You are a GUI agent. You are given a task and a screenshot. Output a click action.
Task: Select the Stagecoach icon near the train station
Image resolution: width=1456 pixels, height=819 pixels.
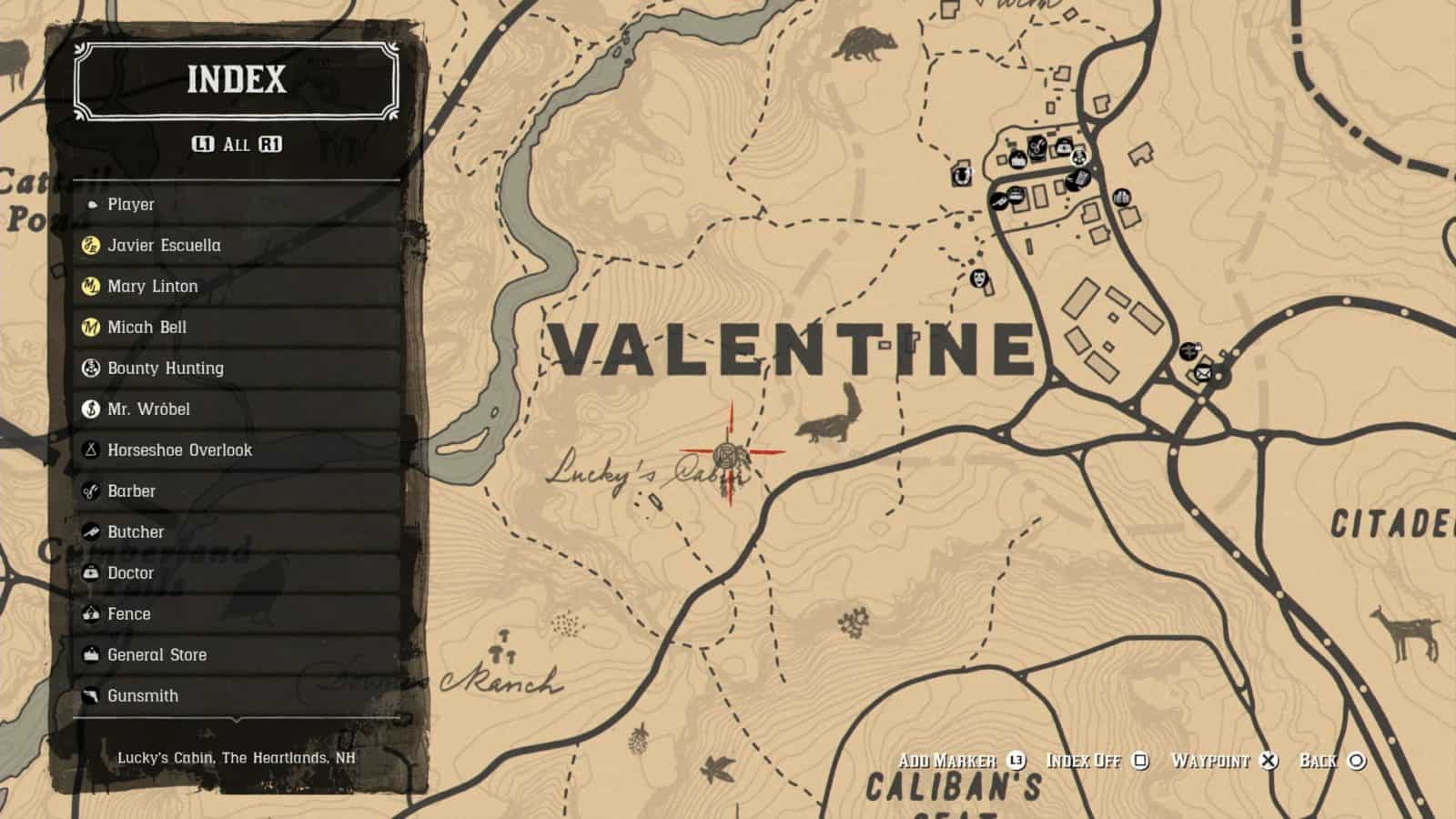tap(1188, 351)
